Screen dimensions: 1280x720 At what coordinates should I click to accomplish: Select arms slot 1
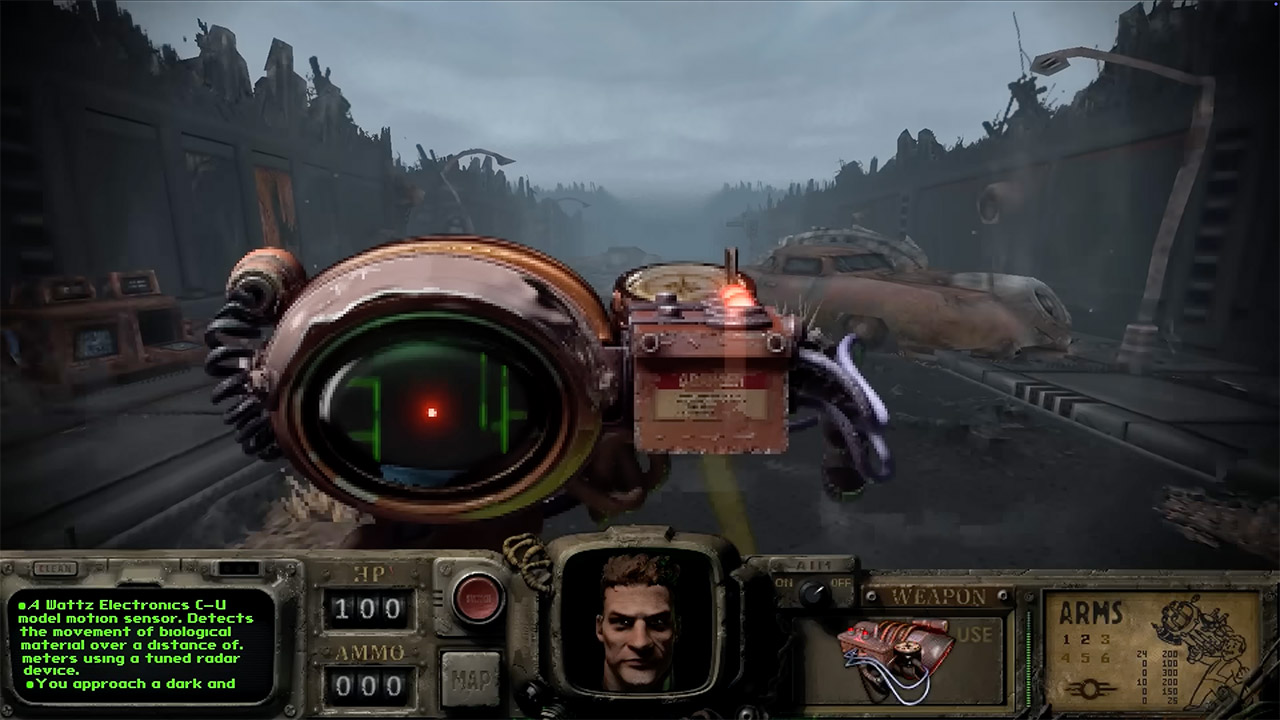tap(1066, 640)
